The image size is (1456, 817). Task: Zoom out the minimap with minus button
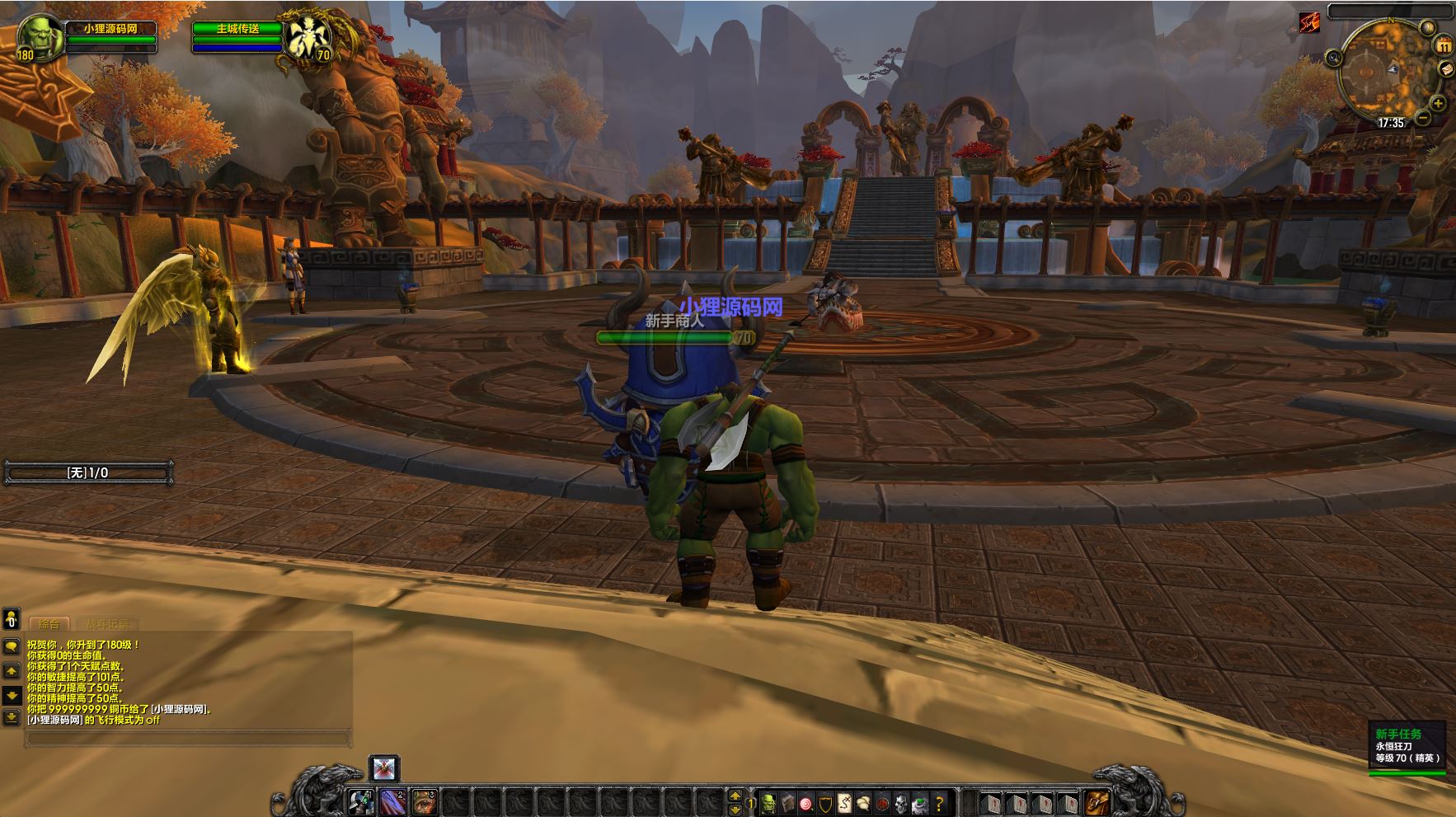(x=1424, y=119)
